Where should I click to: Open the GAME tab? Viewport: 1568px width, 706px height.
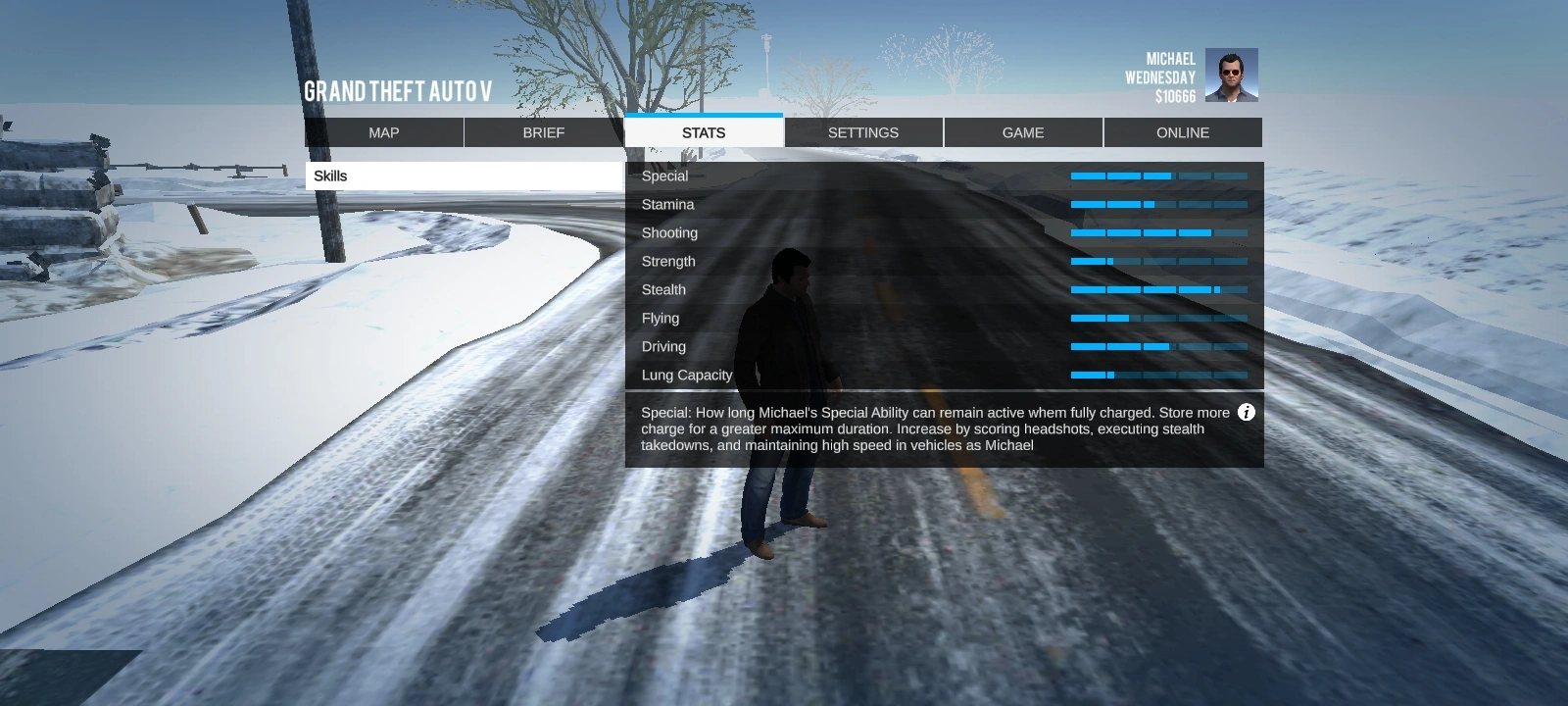1023,132
